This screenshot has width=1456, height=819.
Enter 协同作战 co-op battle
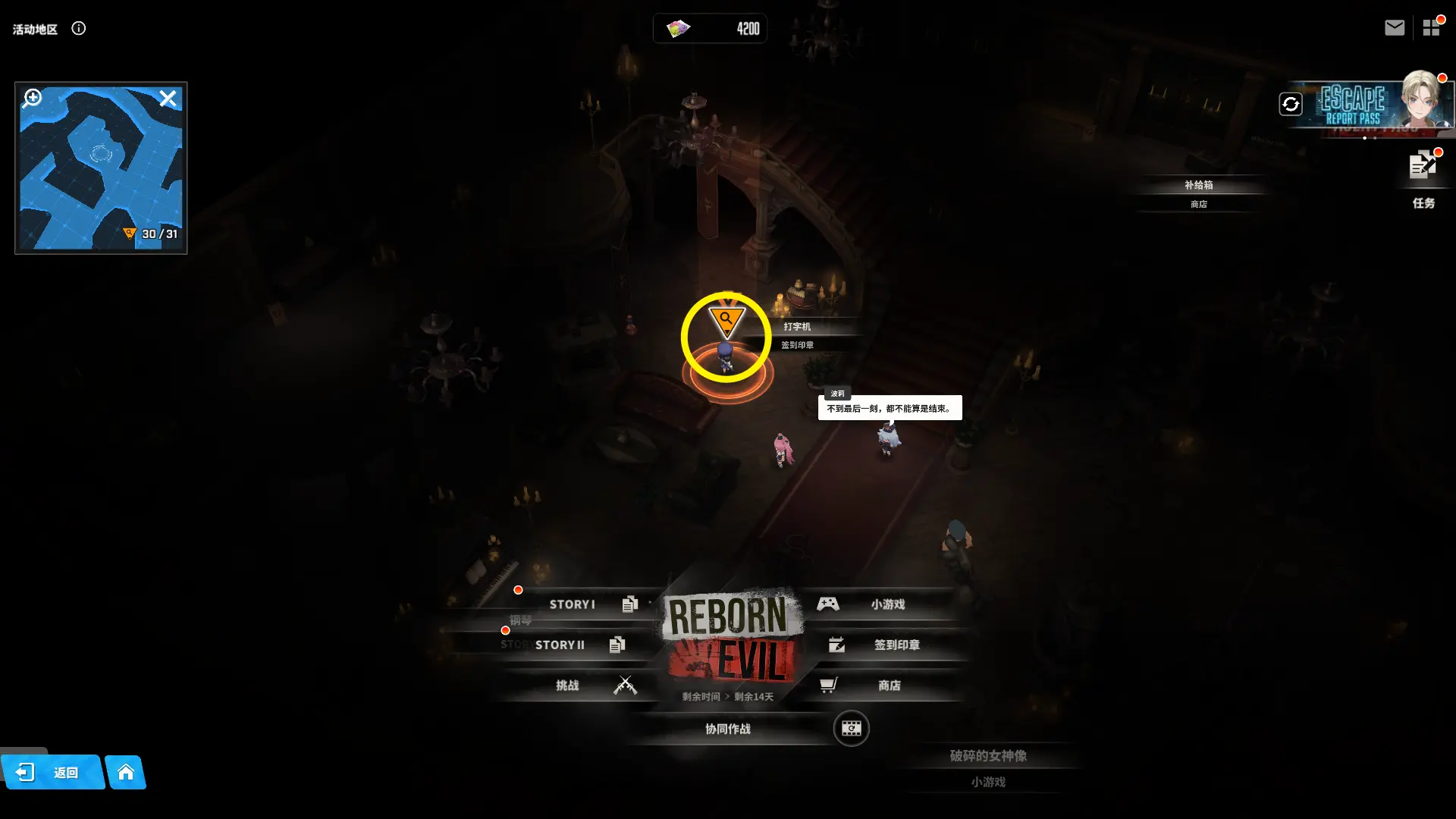pyautogui.click(x=727, y=729)
